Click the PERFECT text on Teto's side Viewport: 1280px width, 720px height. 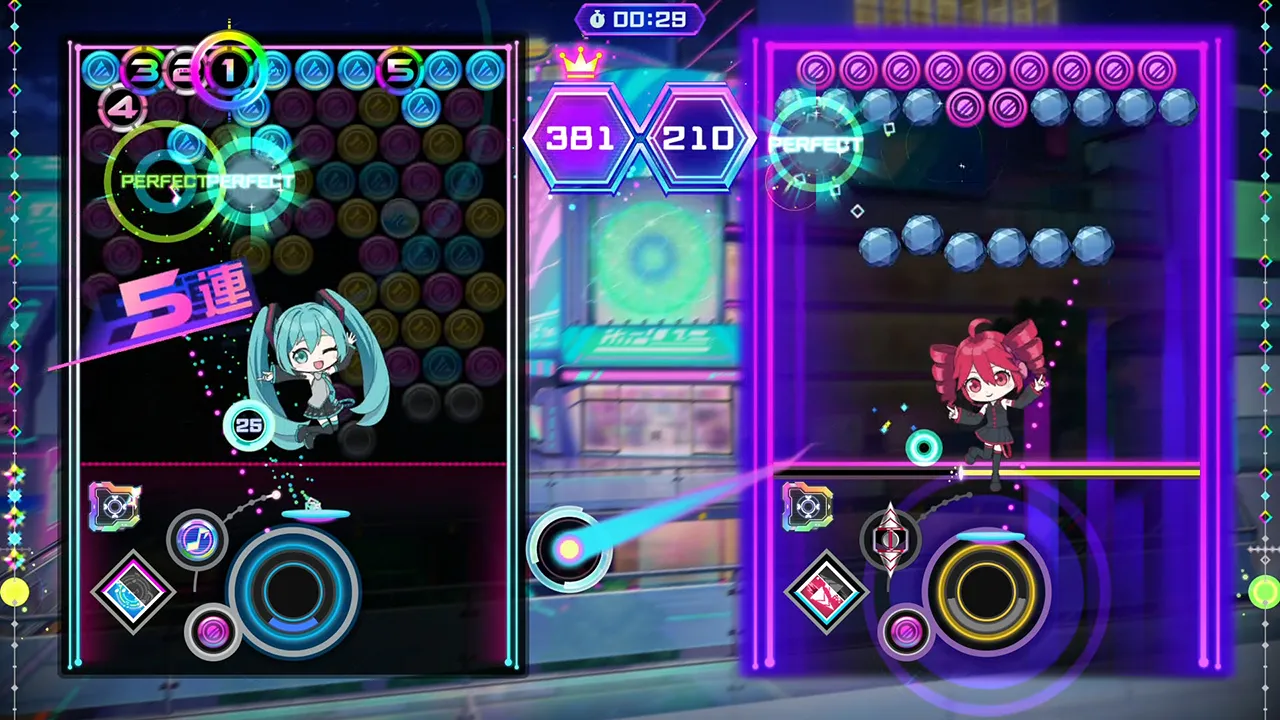click(816, 144)
